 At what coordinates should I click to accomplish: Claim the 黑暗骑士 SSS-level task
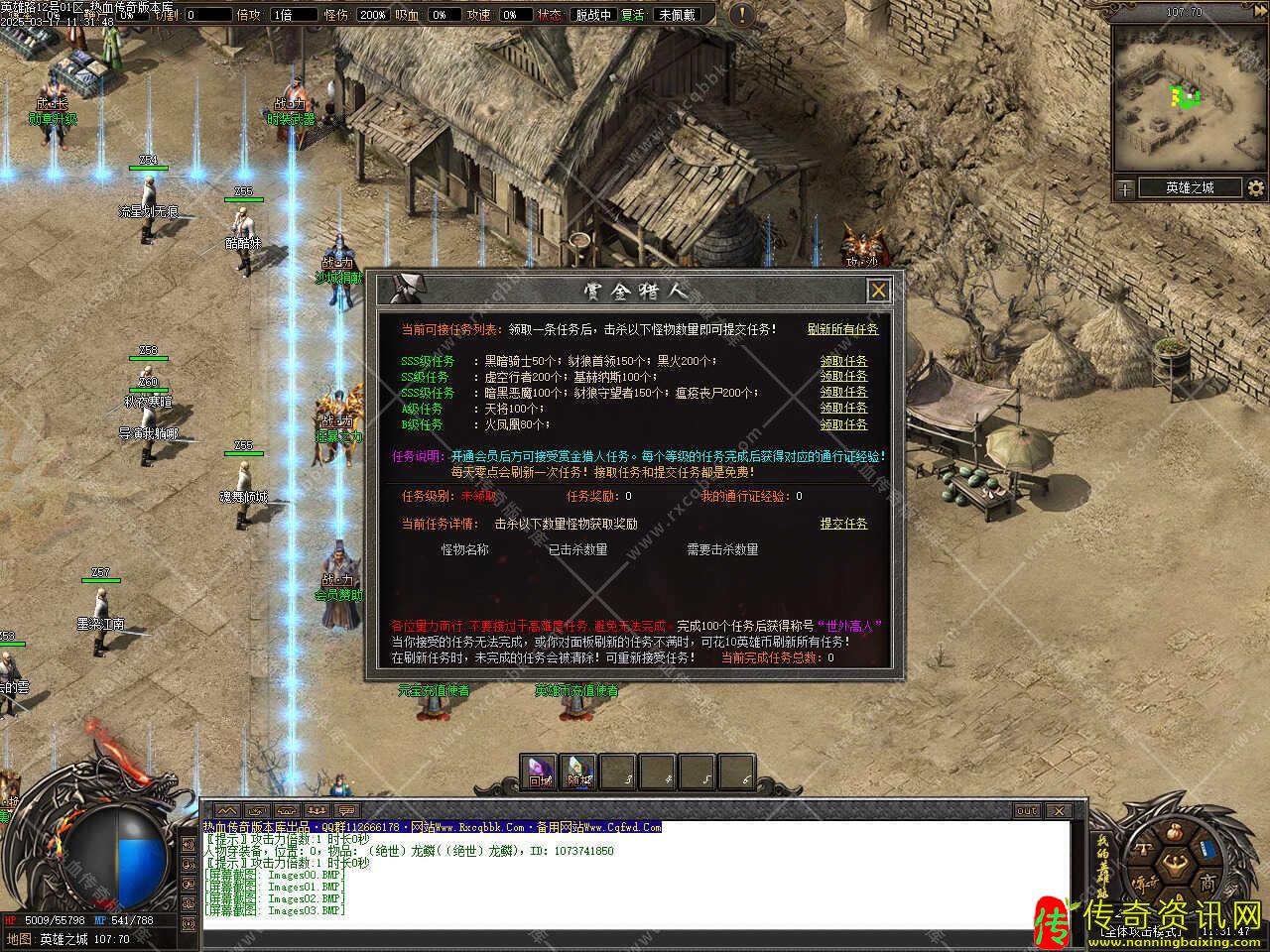(843, 361)
